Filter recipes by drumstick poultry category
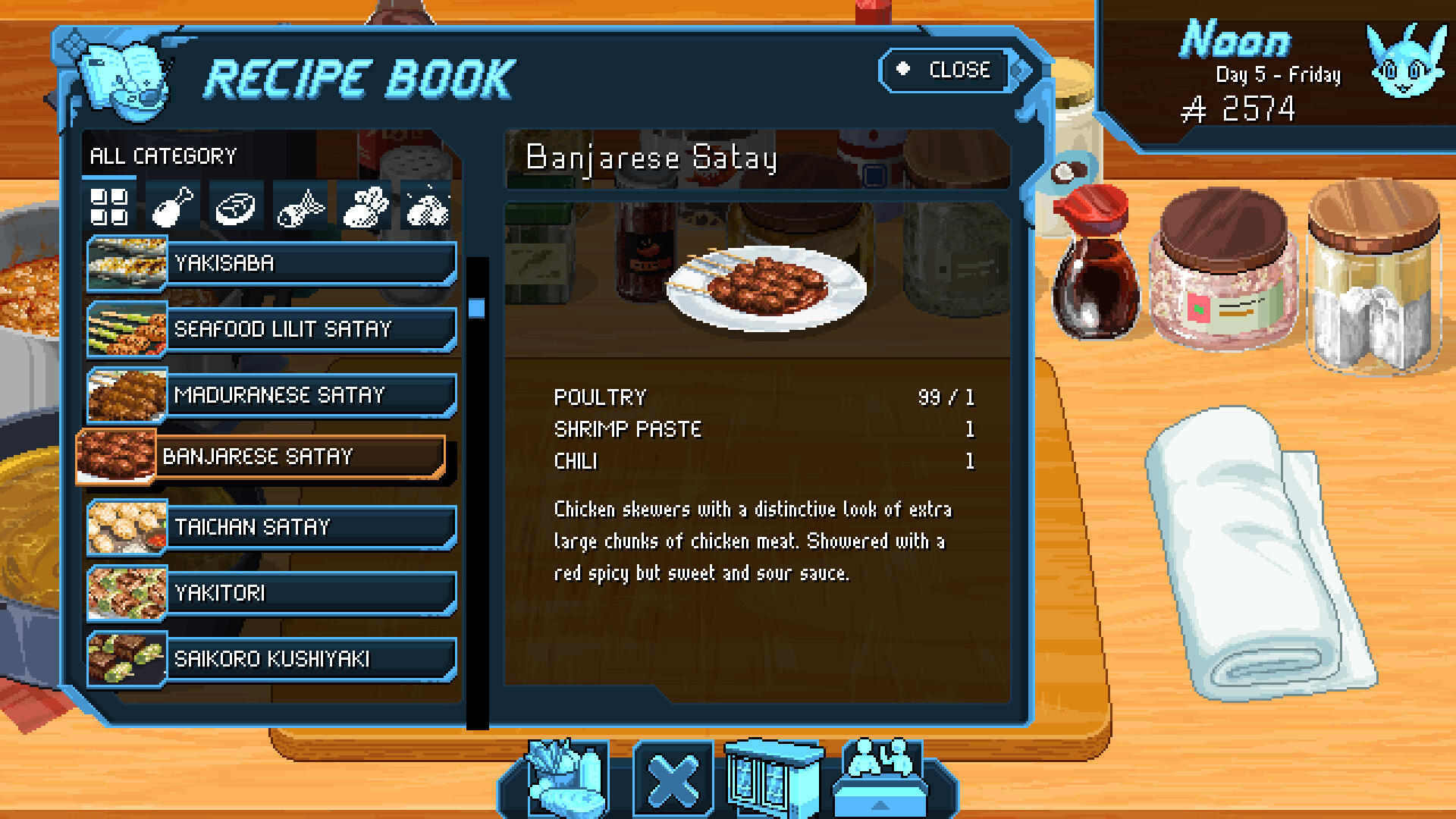1456x819 pixels. coord(172,206)
